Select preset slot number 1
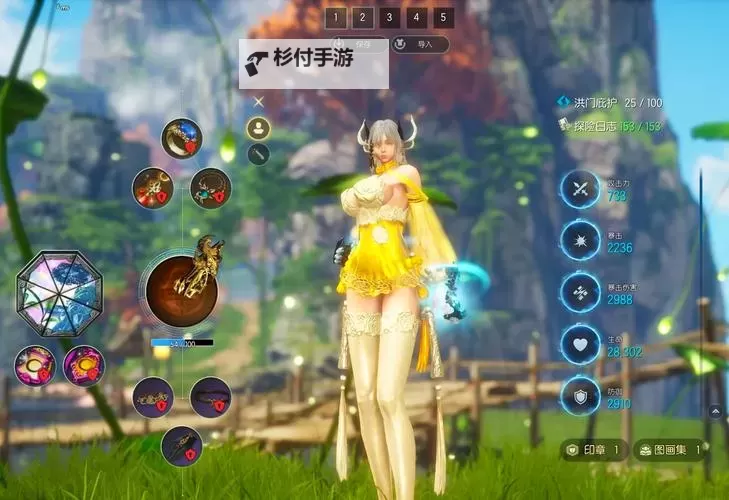Screen dimensions: 729x500 click(x=336, y=17)
